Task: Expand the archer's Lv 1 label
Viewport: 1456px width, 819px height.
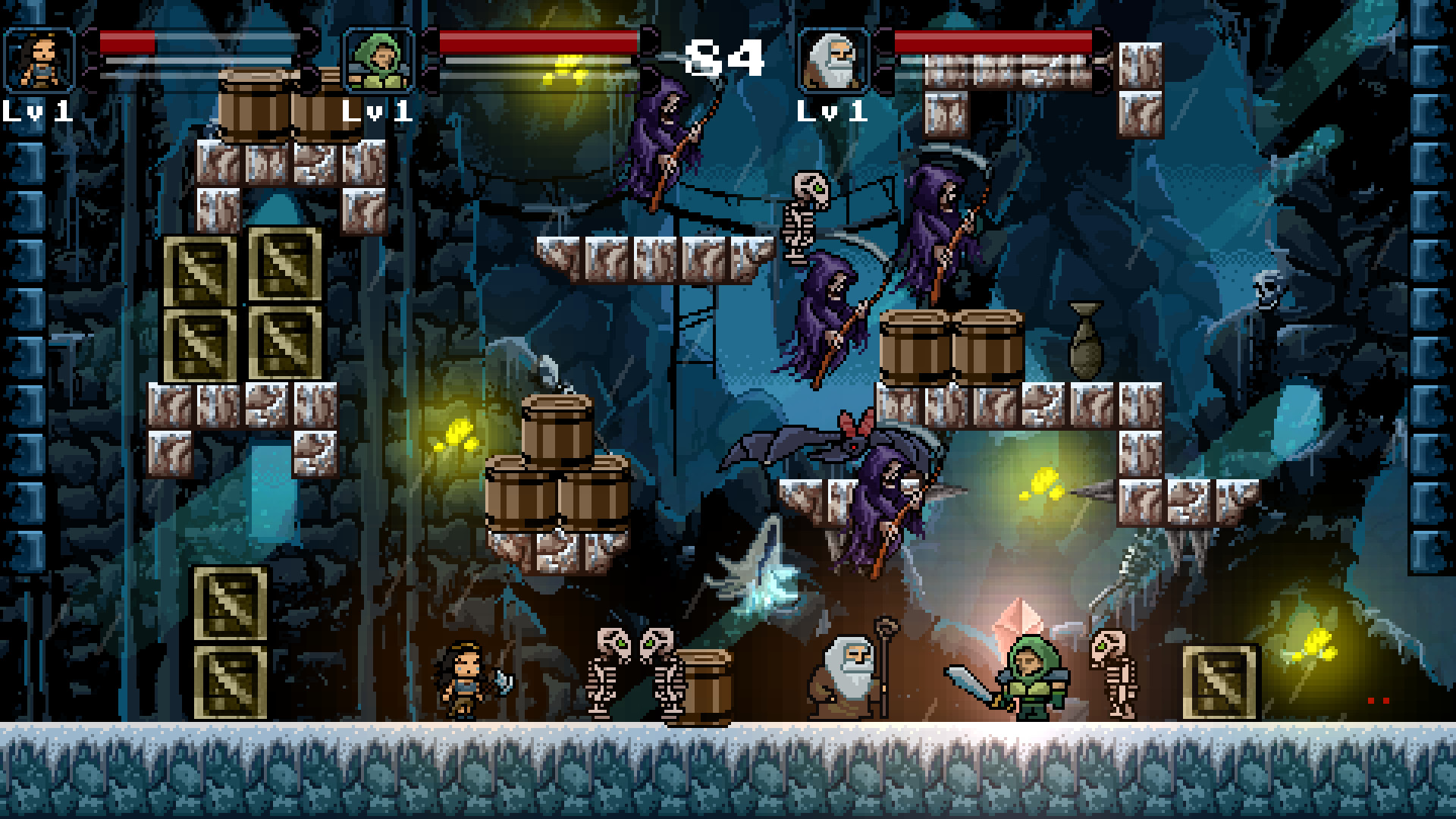Action: coord(375,112)
